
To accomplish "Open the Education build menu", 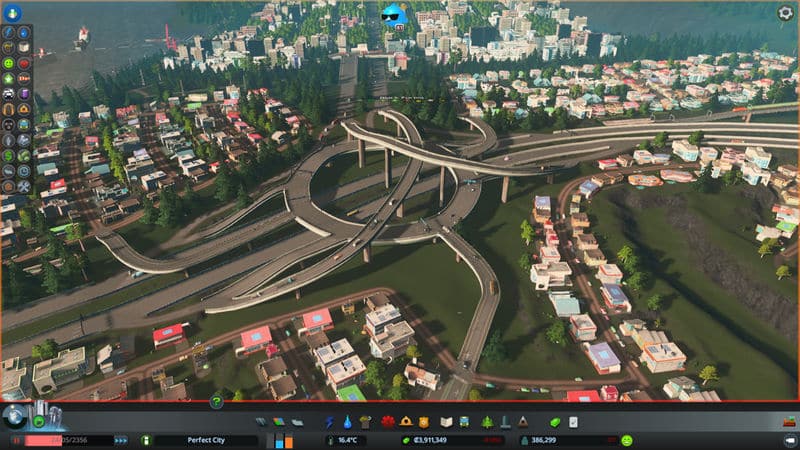I will [447, 422].
